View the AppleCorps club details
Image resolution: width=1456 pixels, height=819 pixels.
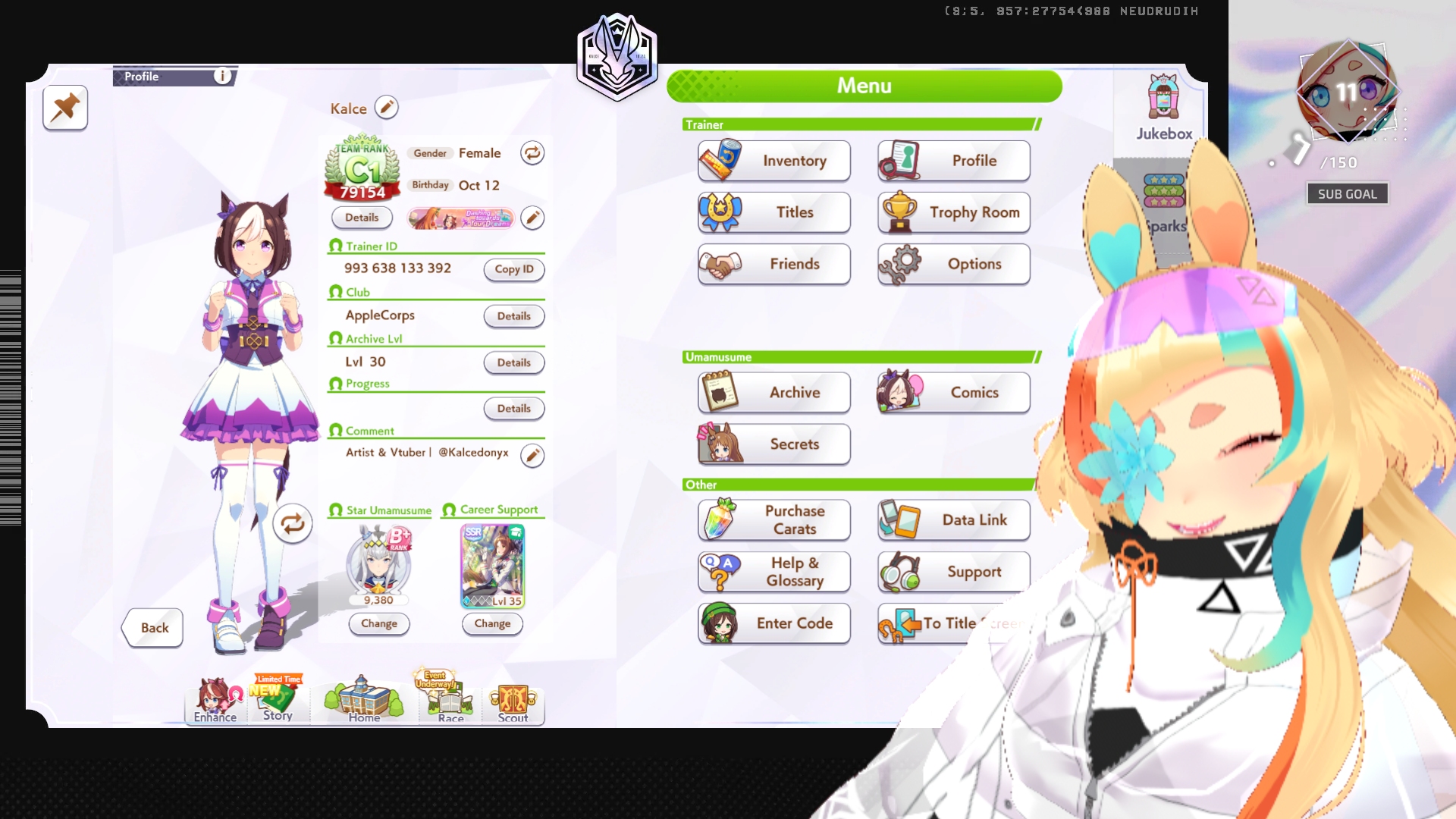[514, 316]
